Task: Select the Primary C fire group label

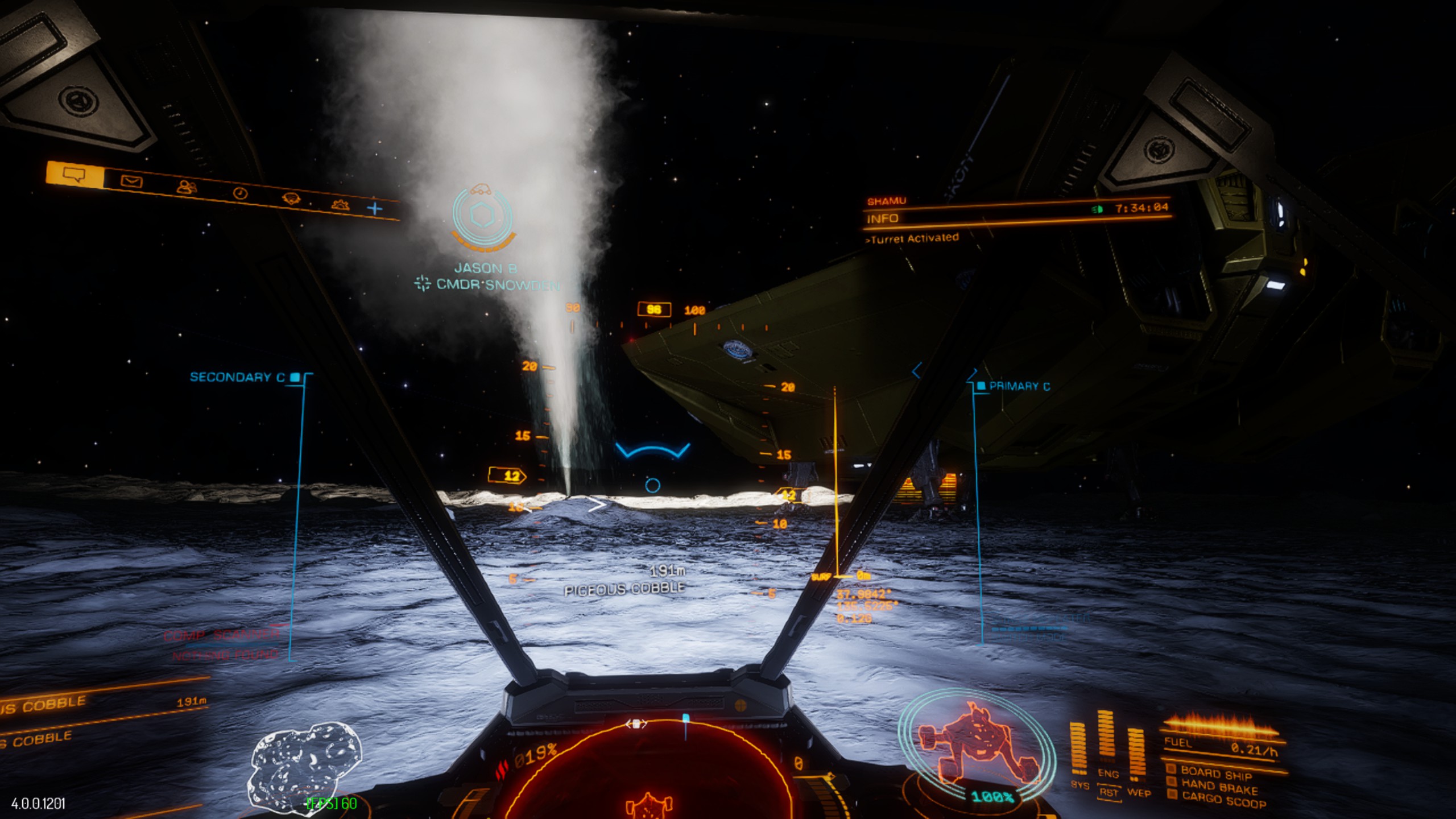Action: click(1019, 386)
